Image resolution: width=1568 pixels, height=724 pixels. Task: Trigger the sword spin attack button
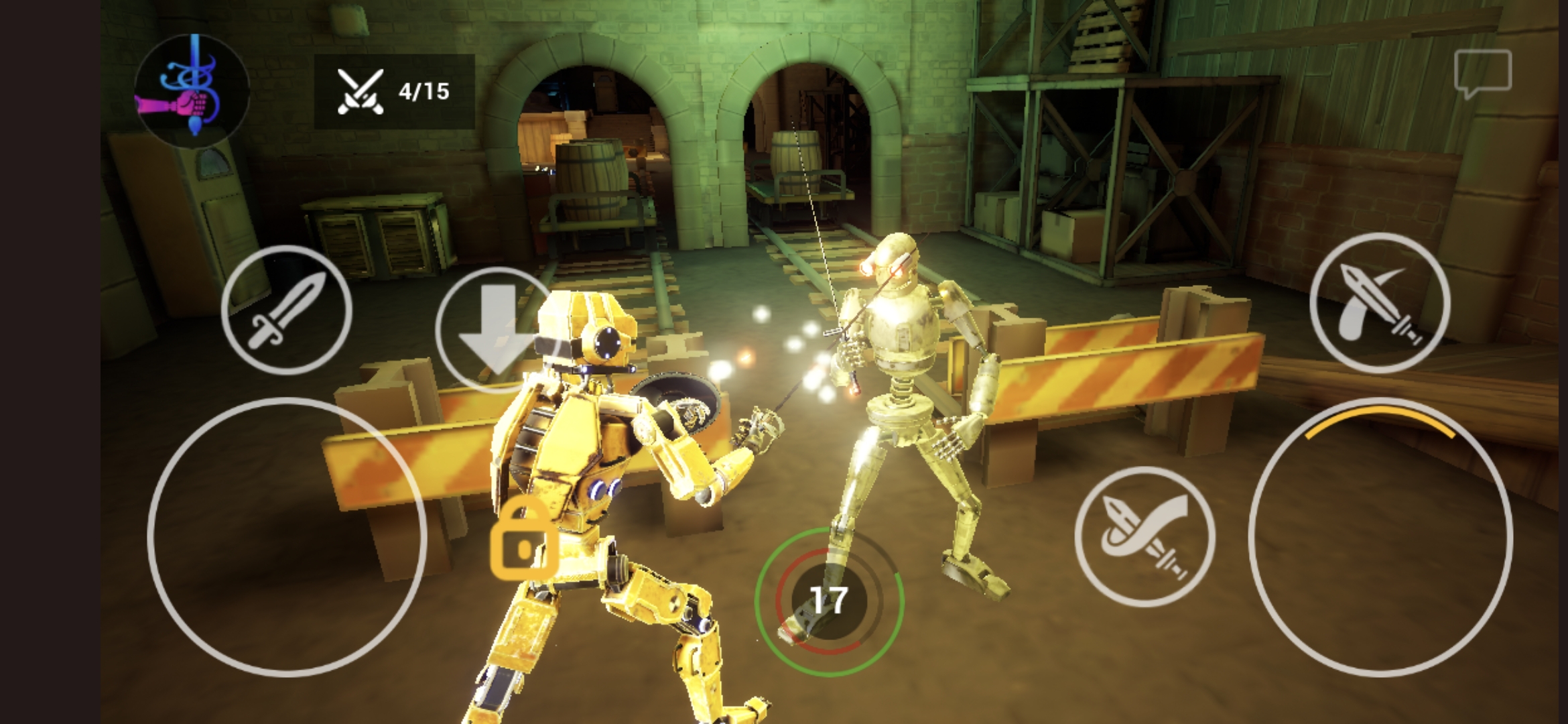tap(1145, 536)
